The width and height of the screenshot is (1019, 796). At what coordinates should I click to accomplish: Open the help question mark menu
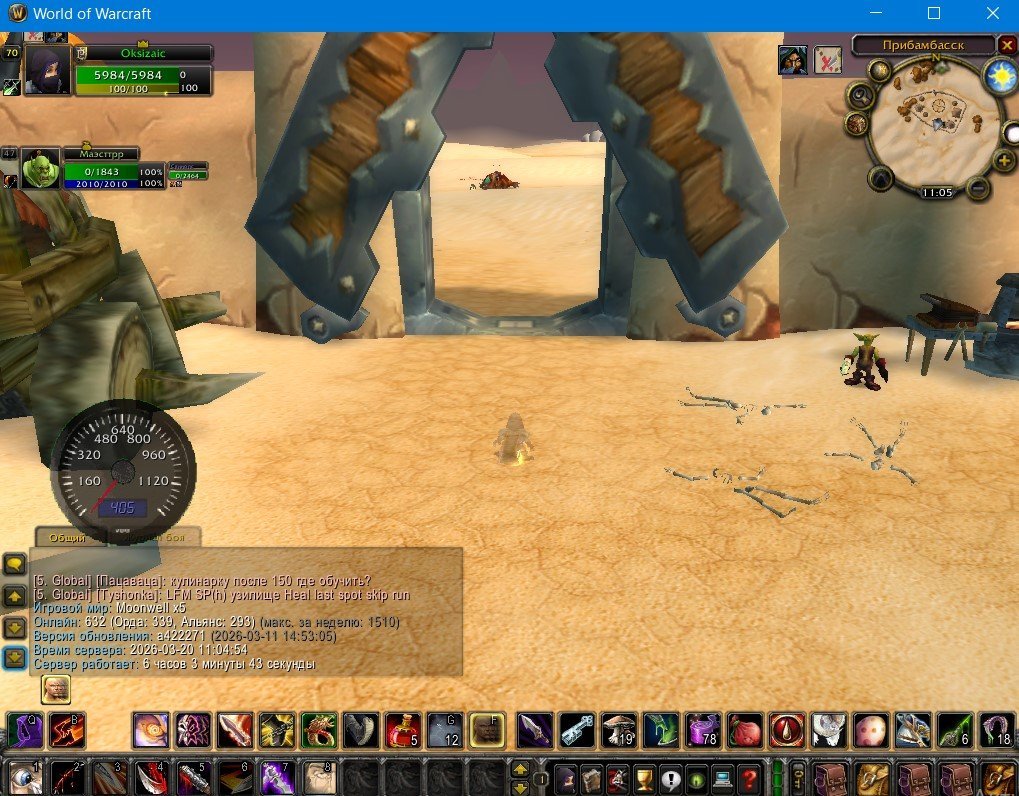coord(750,778)
